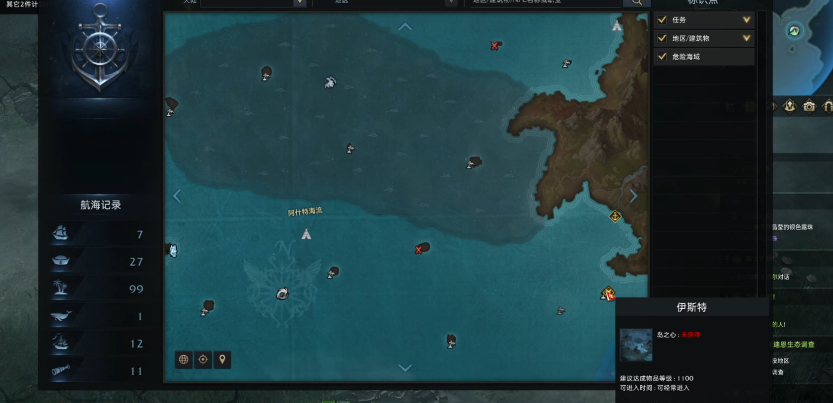This screenshot has height=403, width=833.
Task: Pan the sea map right with arrow
Action: (x=633, y=196)
